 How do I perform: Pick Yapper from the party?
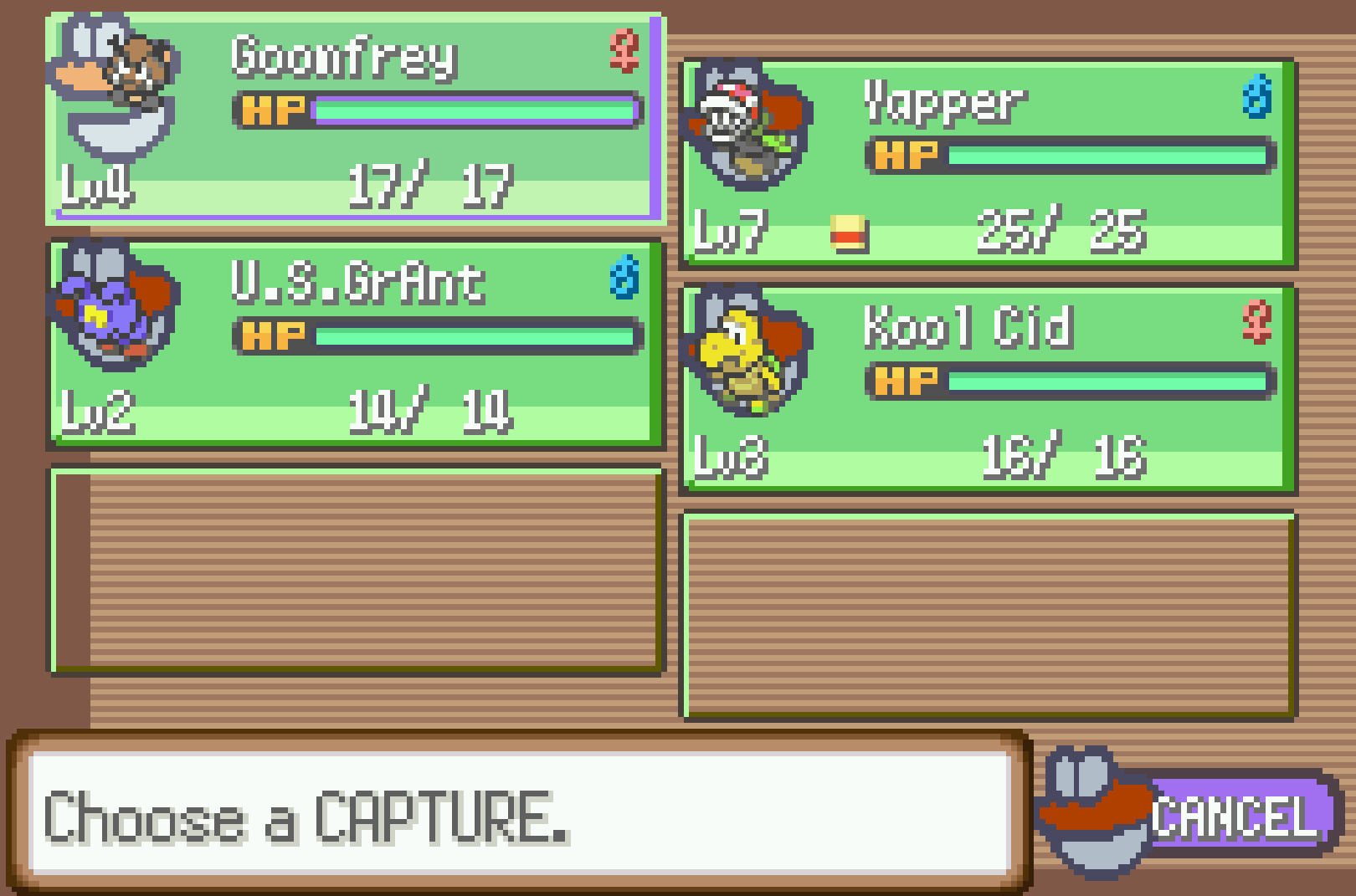[x=988, y=163]
